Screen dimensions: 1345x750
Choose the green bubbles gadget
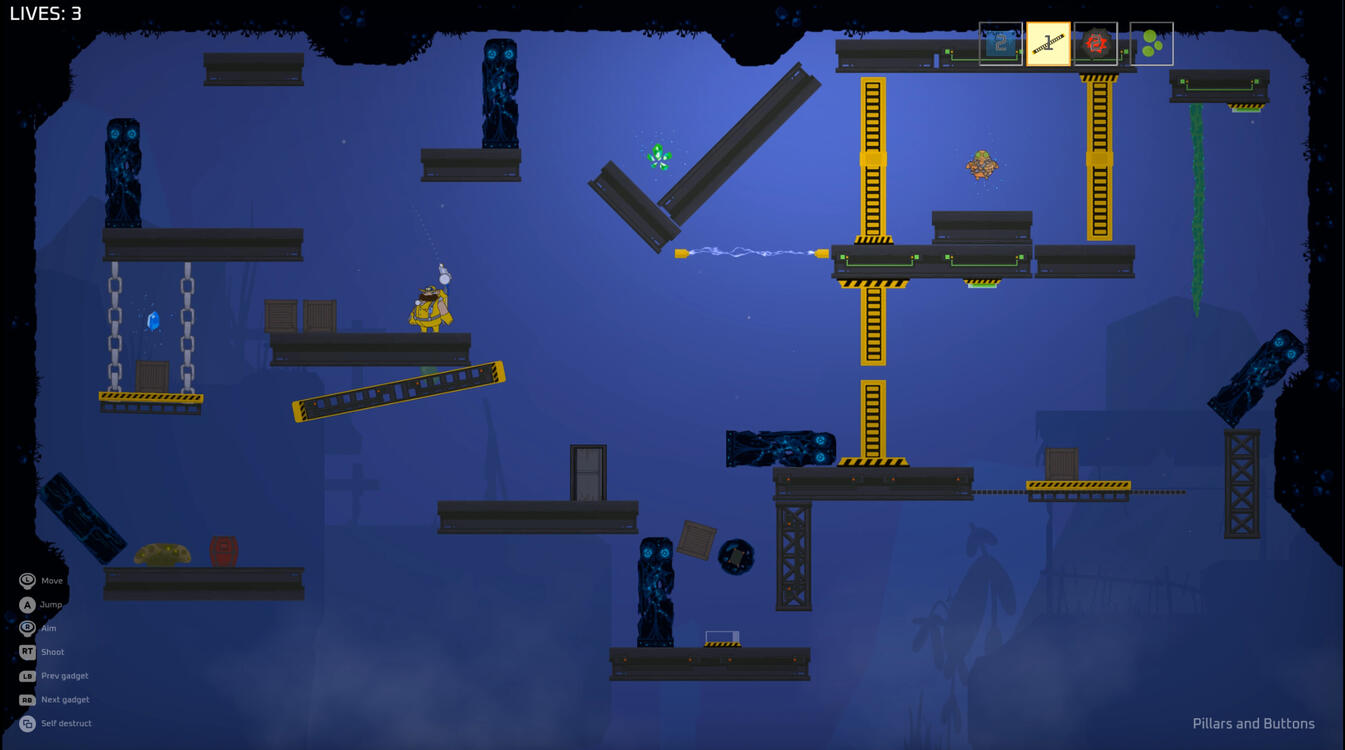point(1152,44)
